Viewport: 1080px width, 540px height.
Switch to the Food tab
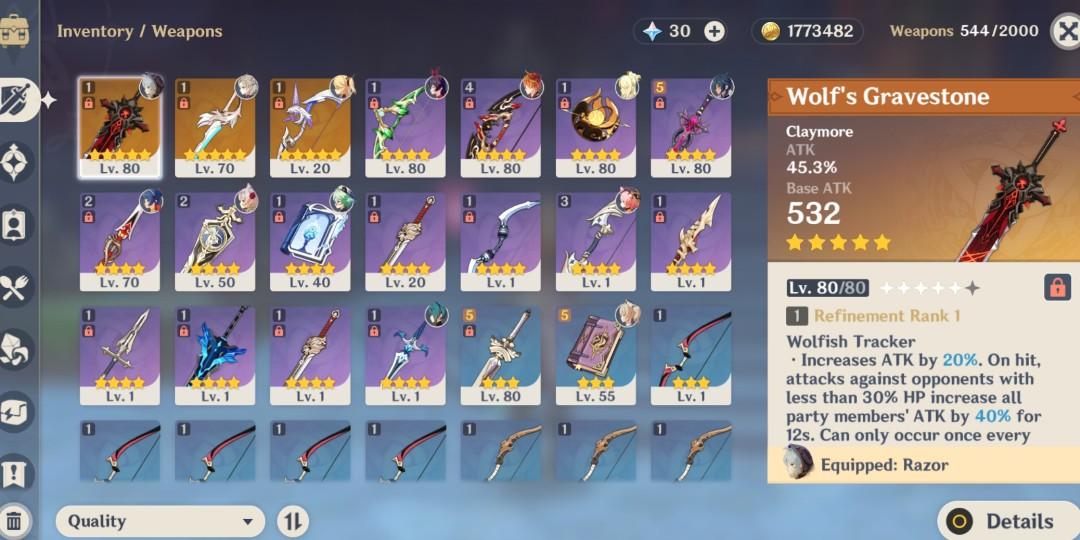click(x=17, y=288)
